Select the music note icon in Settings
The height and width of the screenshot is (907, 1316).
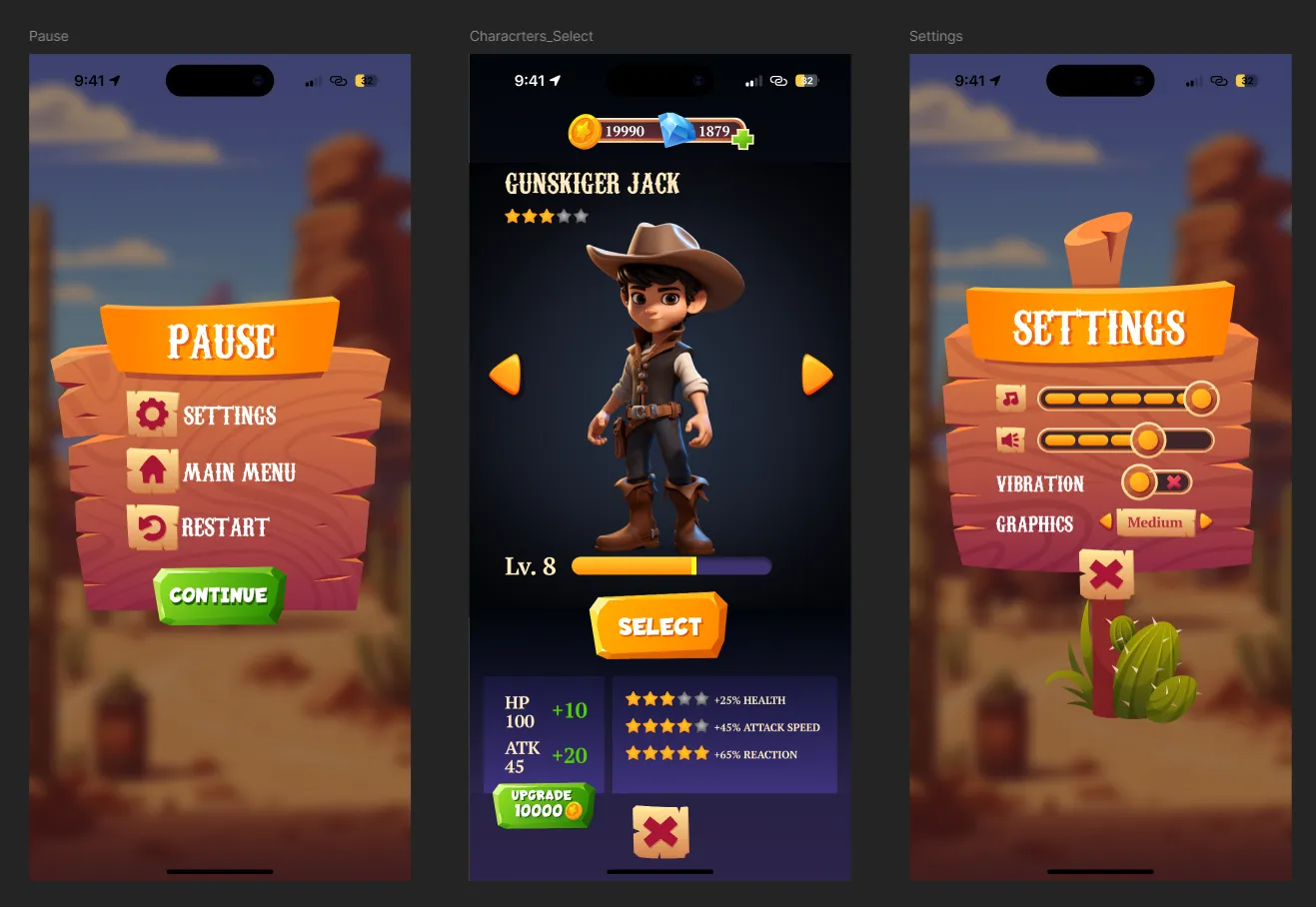pyautogui.click(x=1010, y=399)
